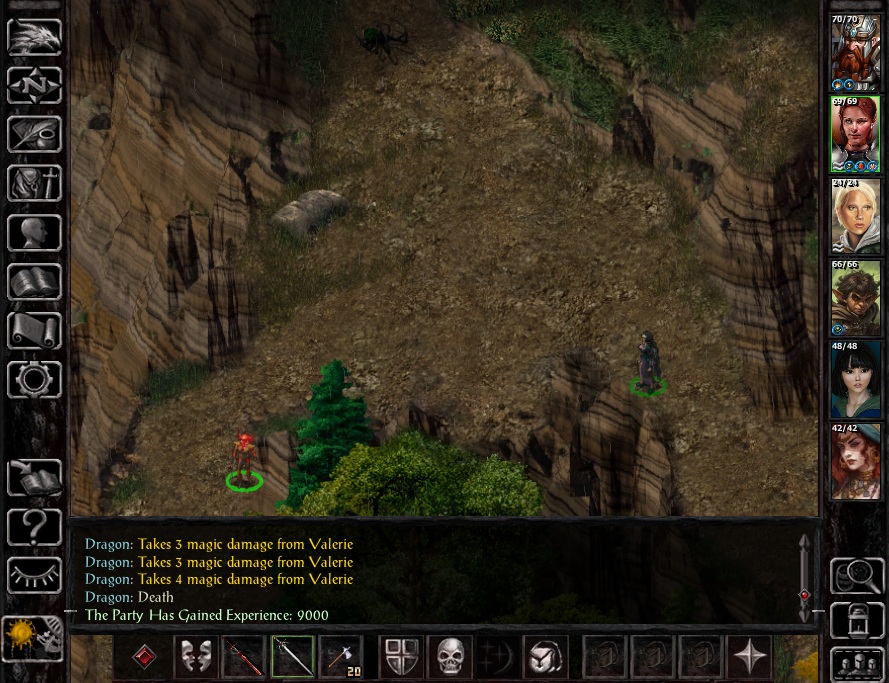Open the character record head icon
Viewport: 889px width, 683px height.
pos(34,233)
